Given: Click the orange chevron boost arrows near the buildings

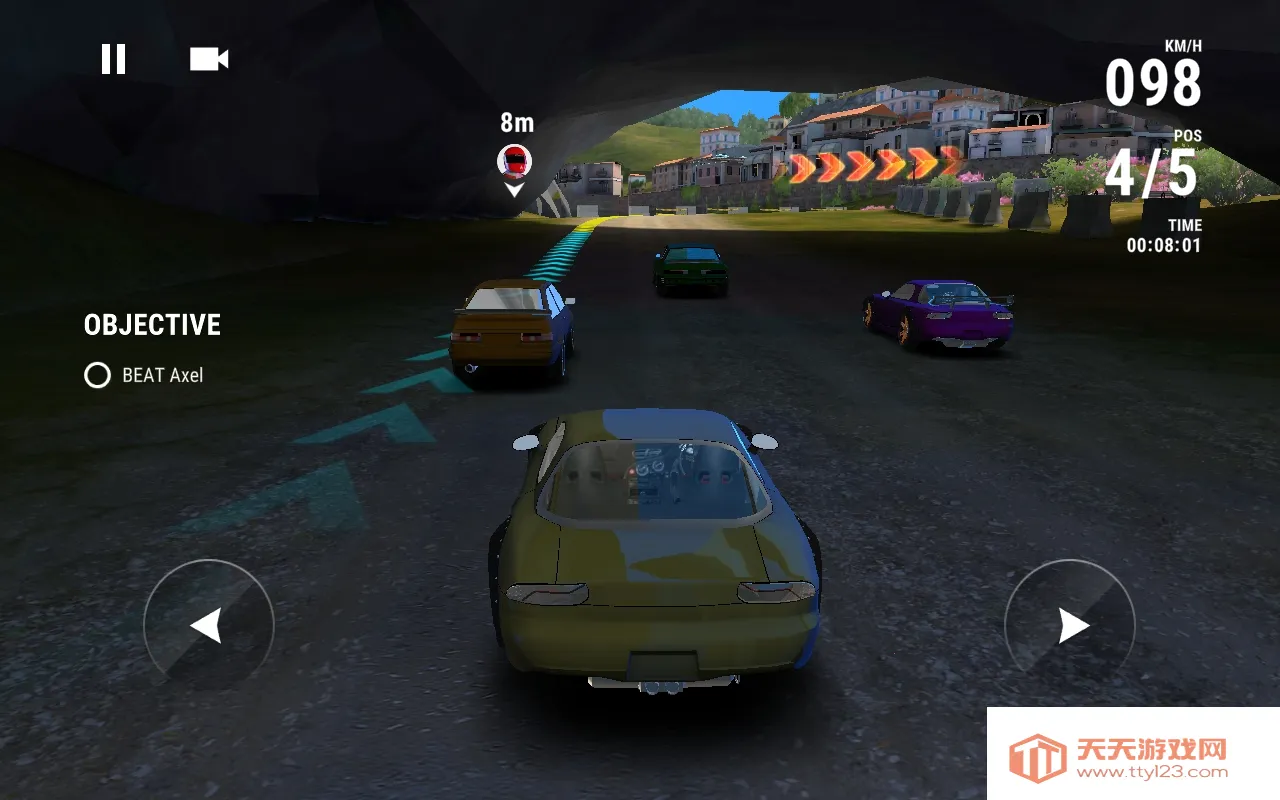Looking at the screenshot, I should point(867,168).
